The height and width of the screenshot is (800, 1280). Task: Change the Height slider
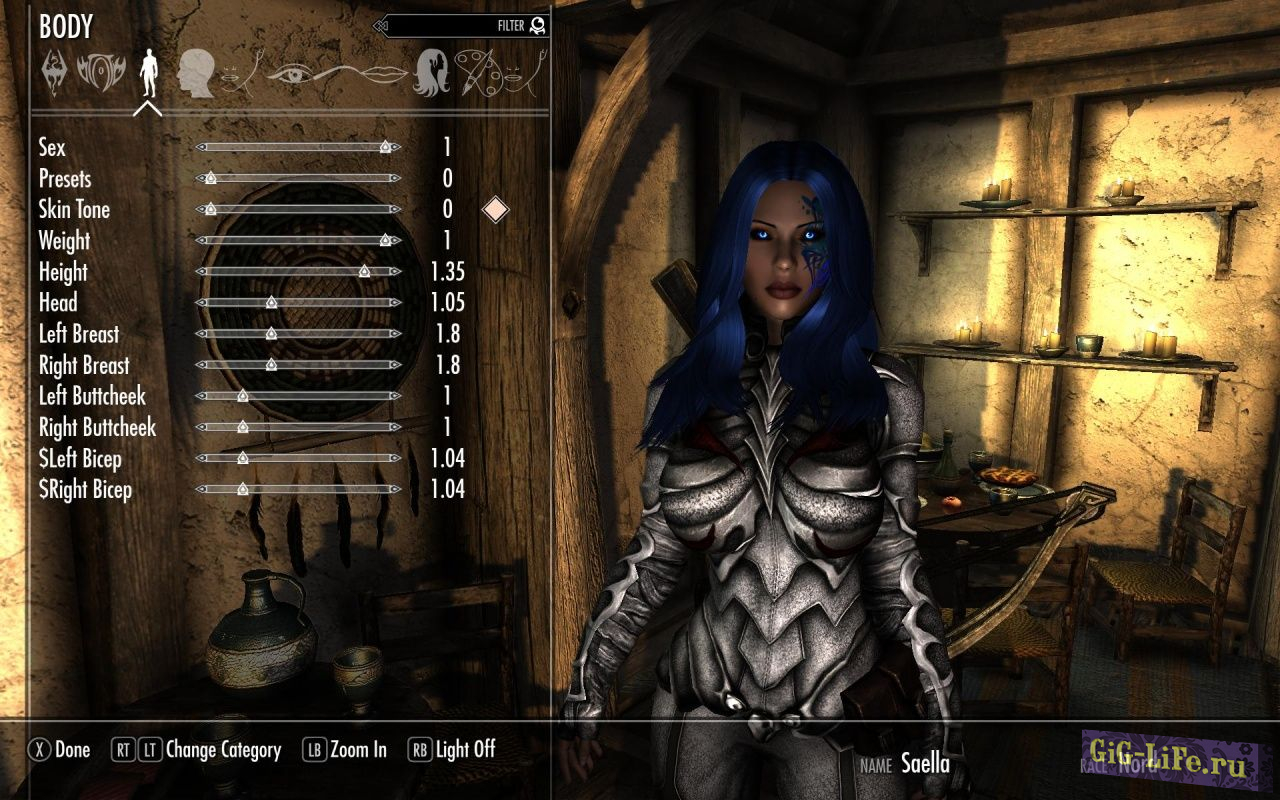[x=298, y=271]
